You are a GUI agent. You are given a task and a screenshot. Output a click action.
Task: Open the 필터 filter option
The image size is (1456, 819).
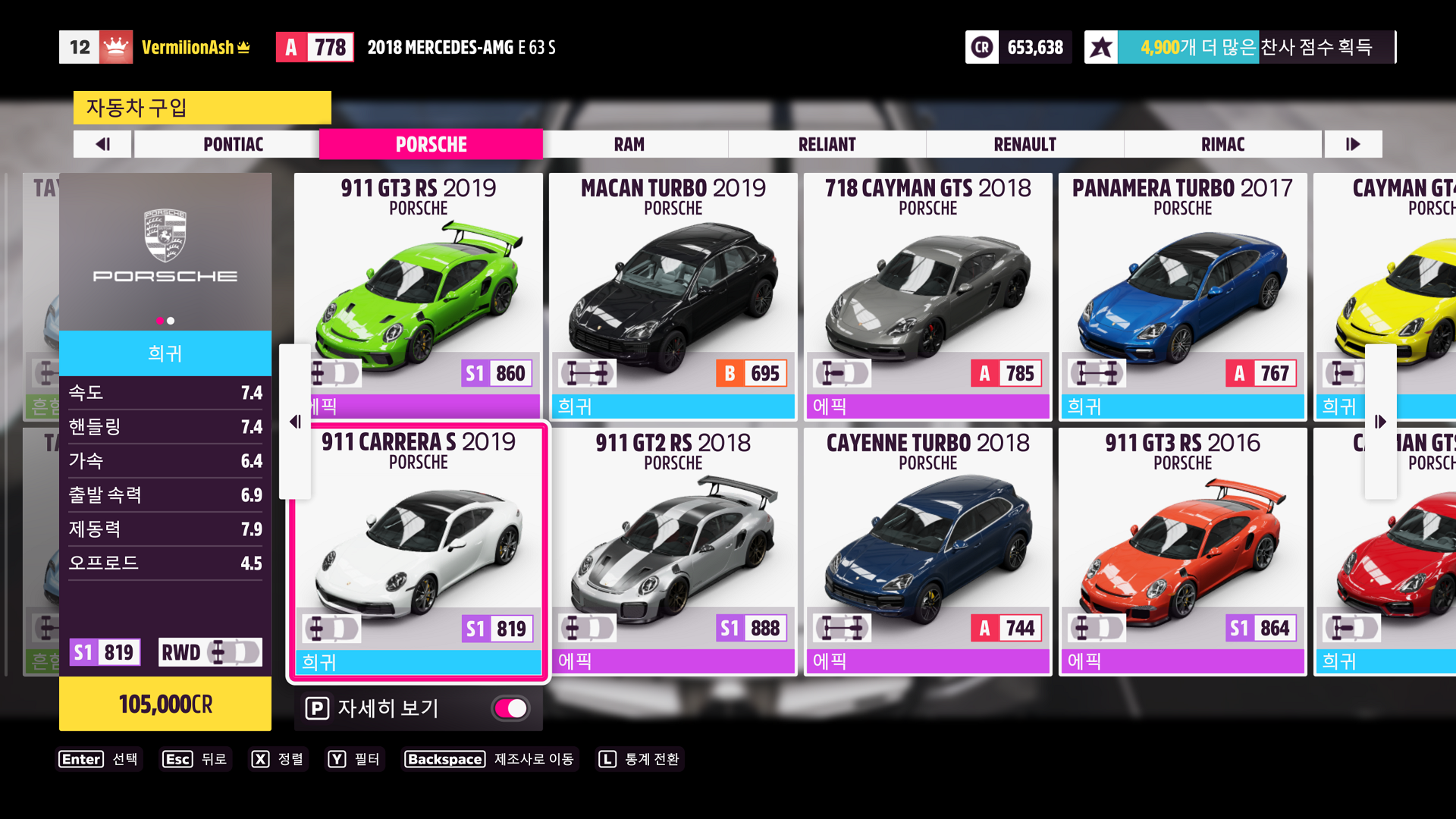pyautogui.click(x=354, y=759)
